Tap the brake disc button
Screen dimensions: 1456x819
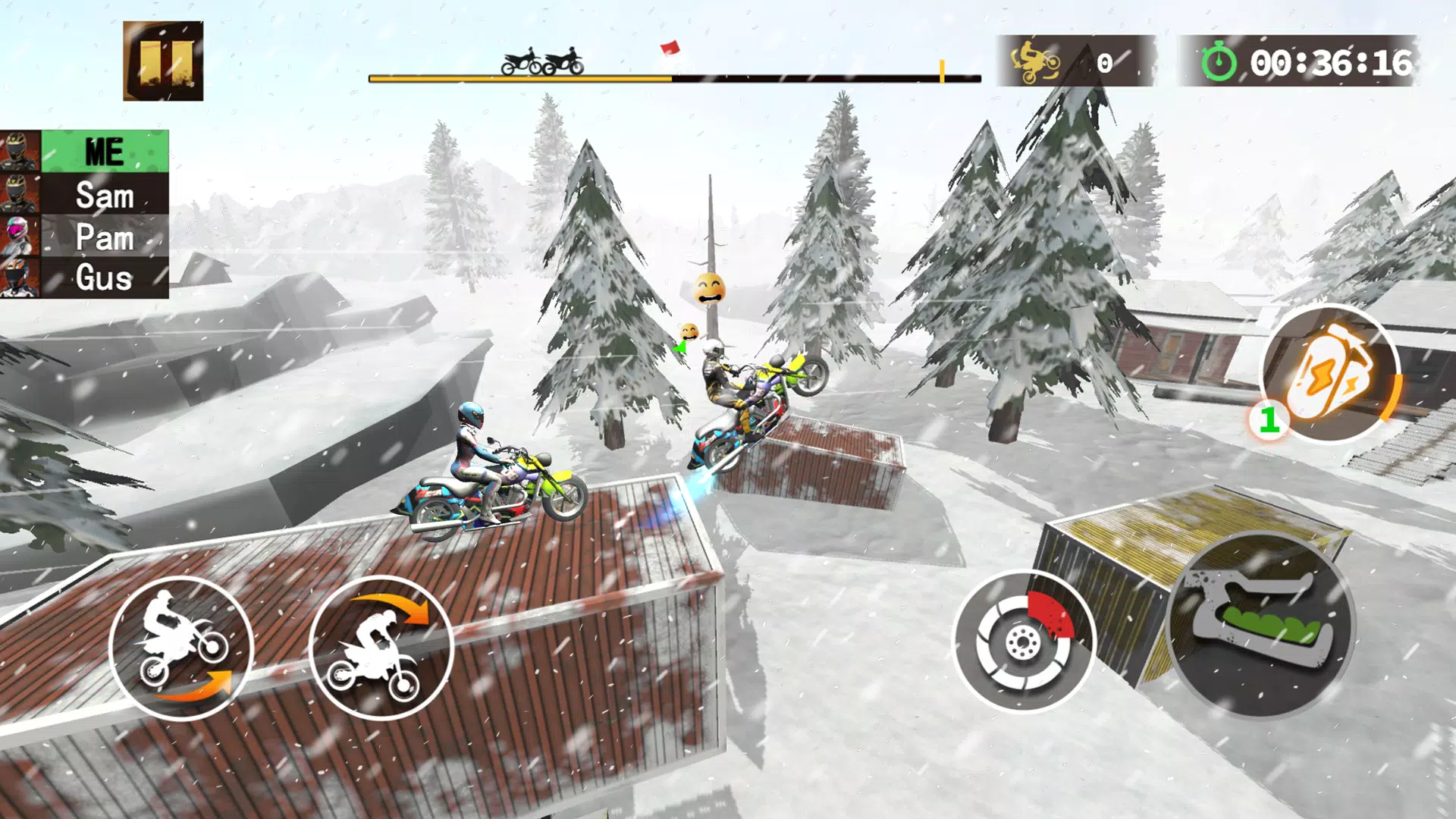point(1024,642)
